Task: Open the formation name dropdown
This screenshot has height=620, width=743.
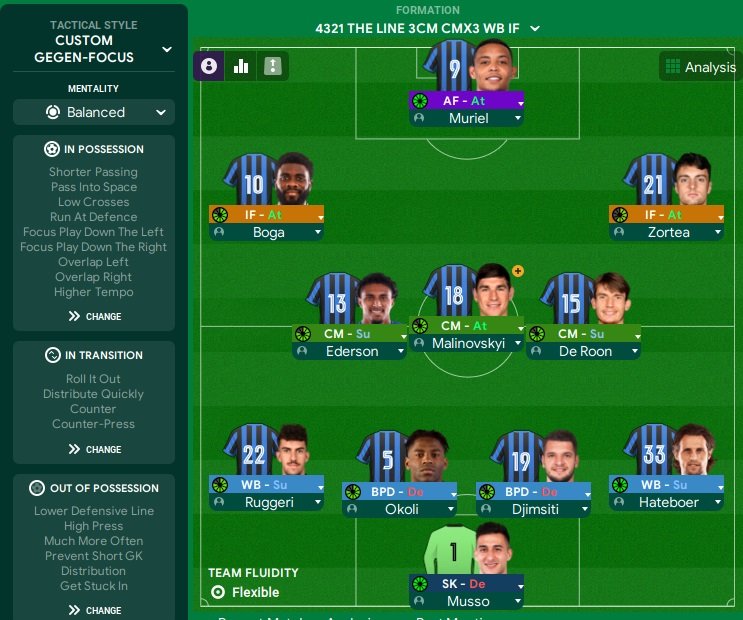Action: point(427,29)
